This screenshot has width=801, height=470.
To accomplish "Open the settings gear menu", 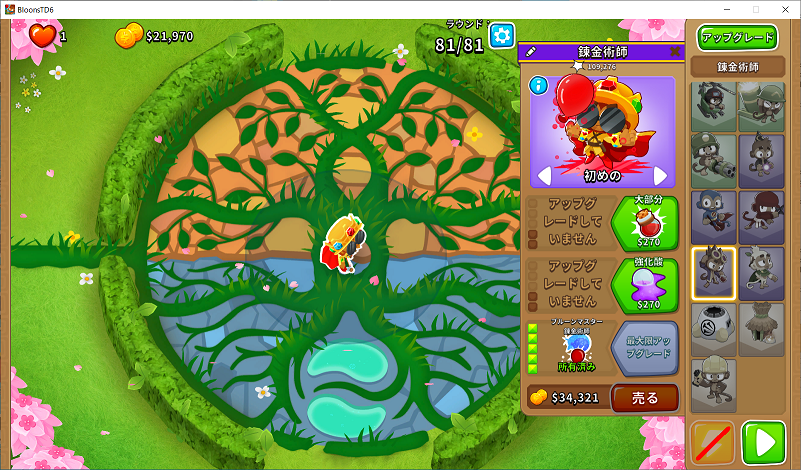I will [x=501, y=36].
